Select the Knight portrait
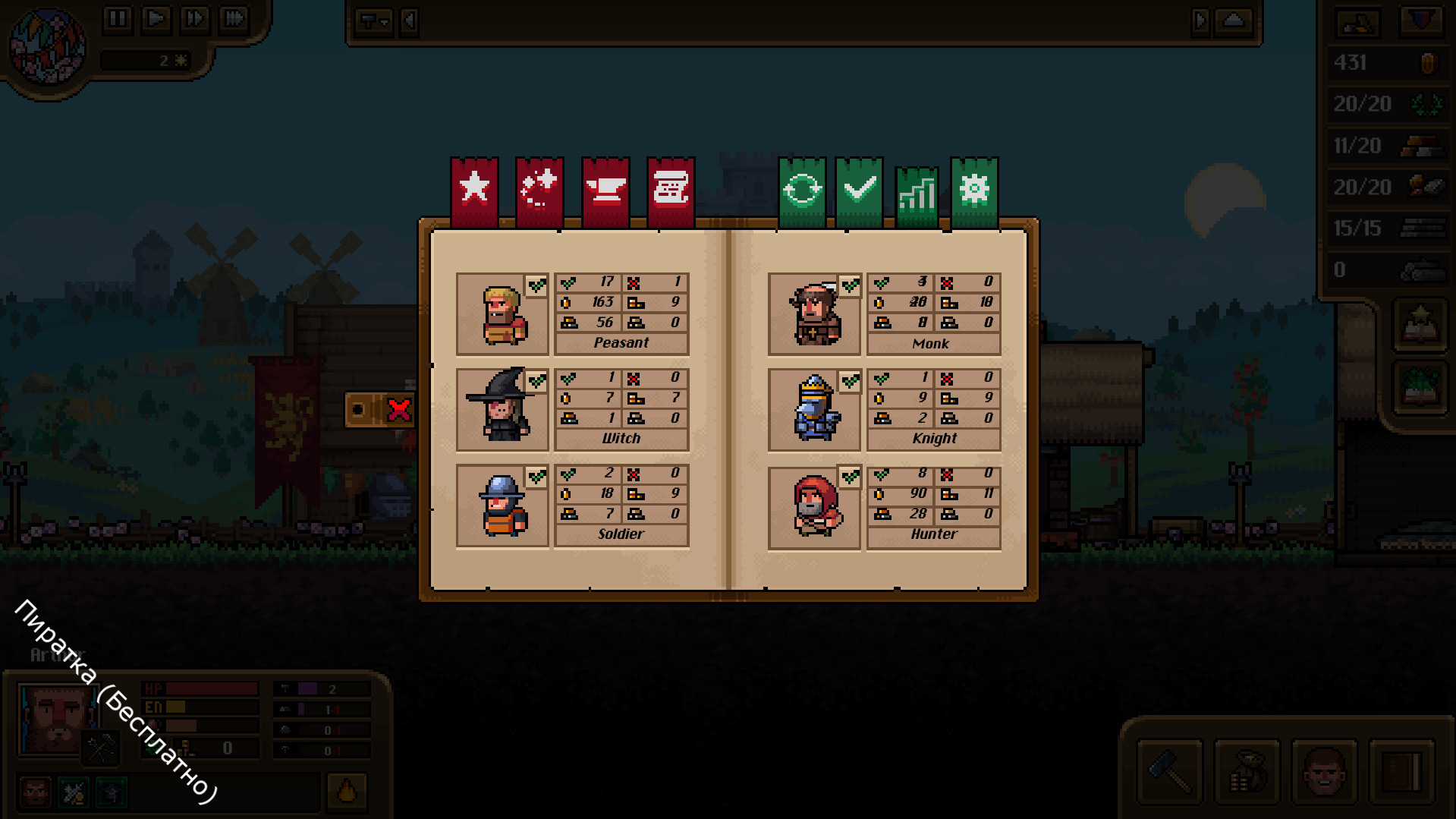The image size is (1456, 819). point(814,411)
